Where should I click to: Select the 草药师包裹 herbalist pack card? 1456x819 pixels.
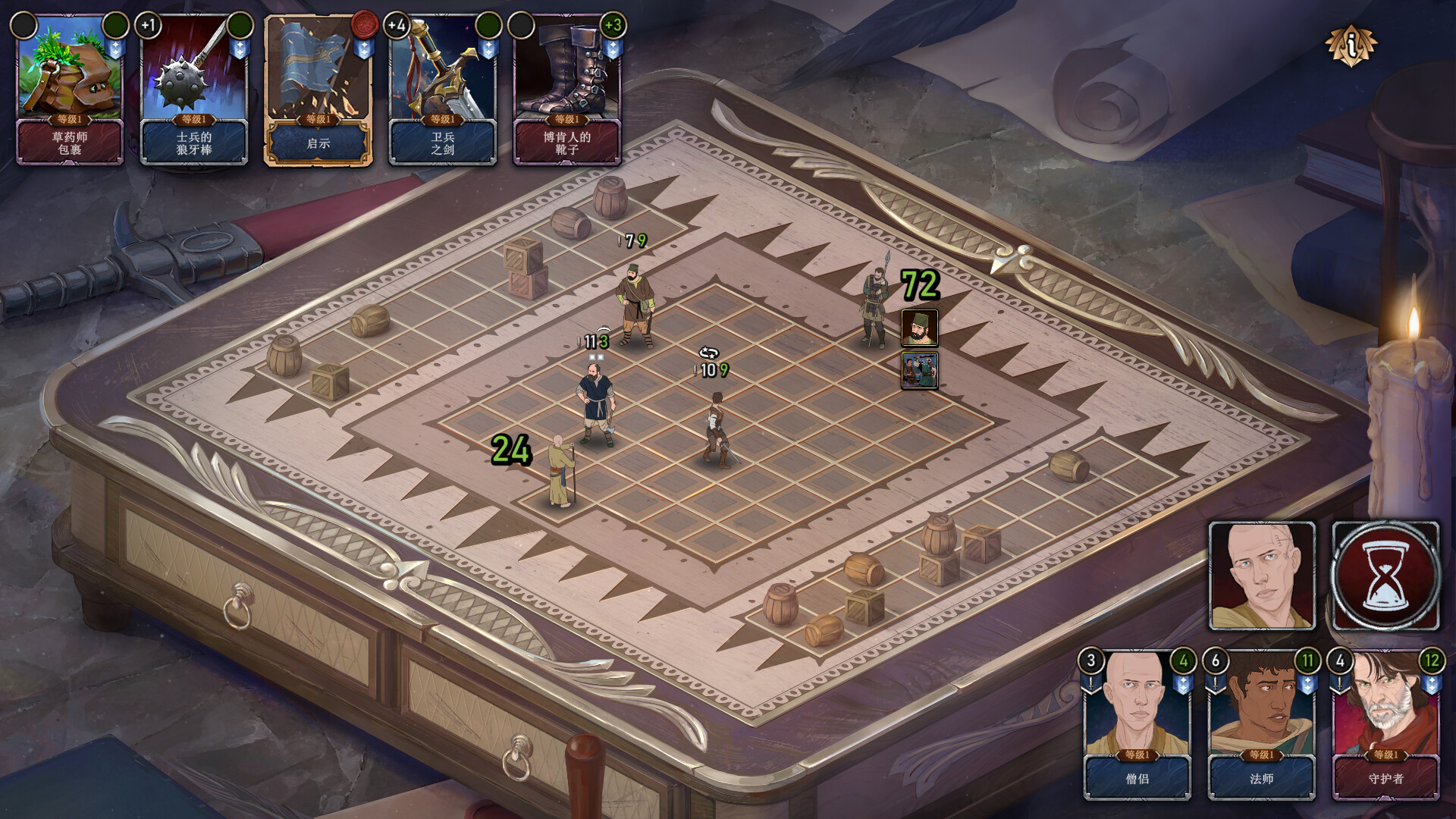point(70,89)
